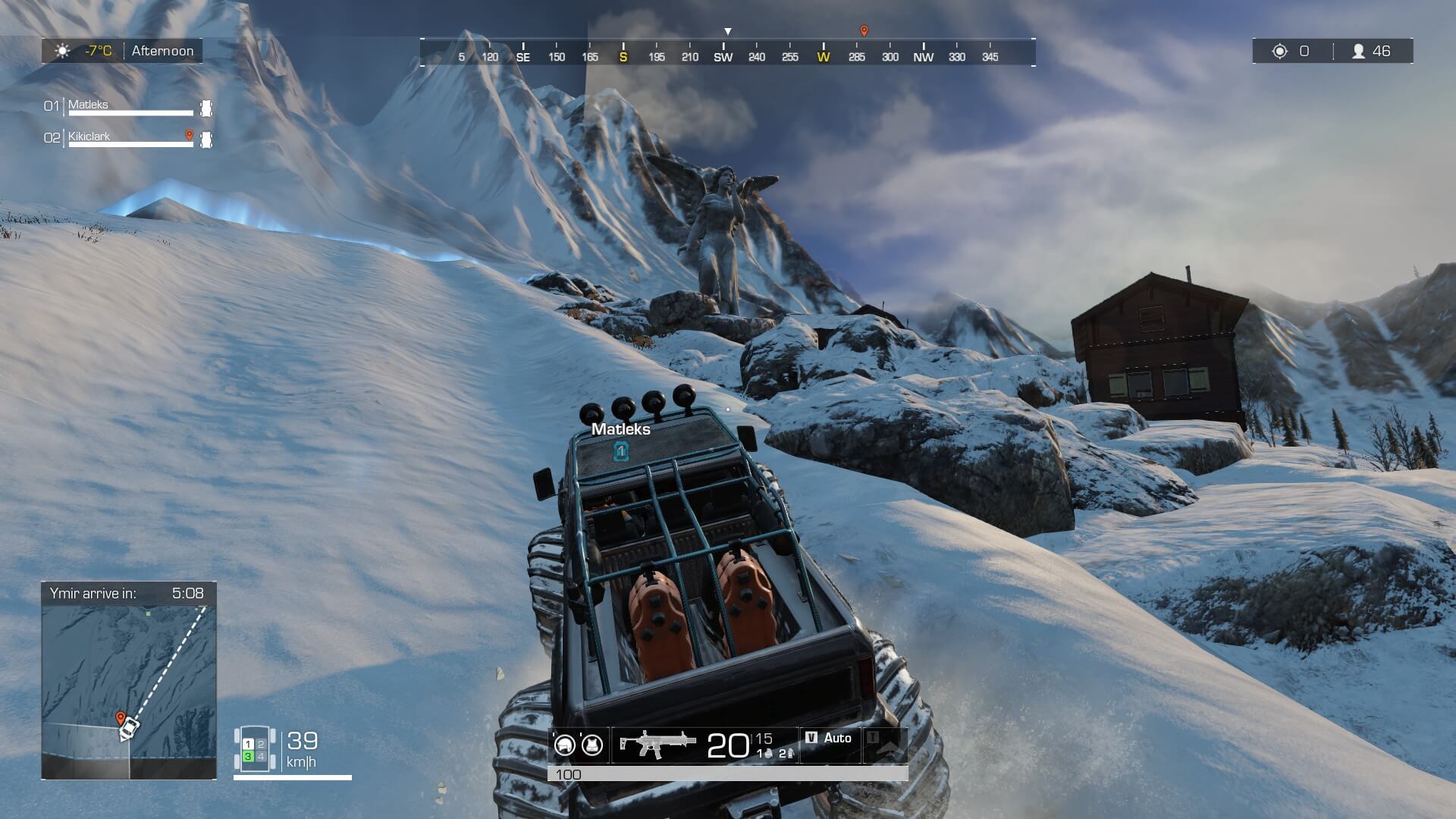Image resolution: width=1456 pixels, height=819 pixels.
Task: Click the sun weather icon
Action: (x=63, y=51)
